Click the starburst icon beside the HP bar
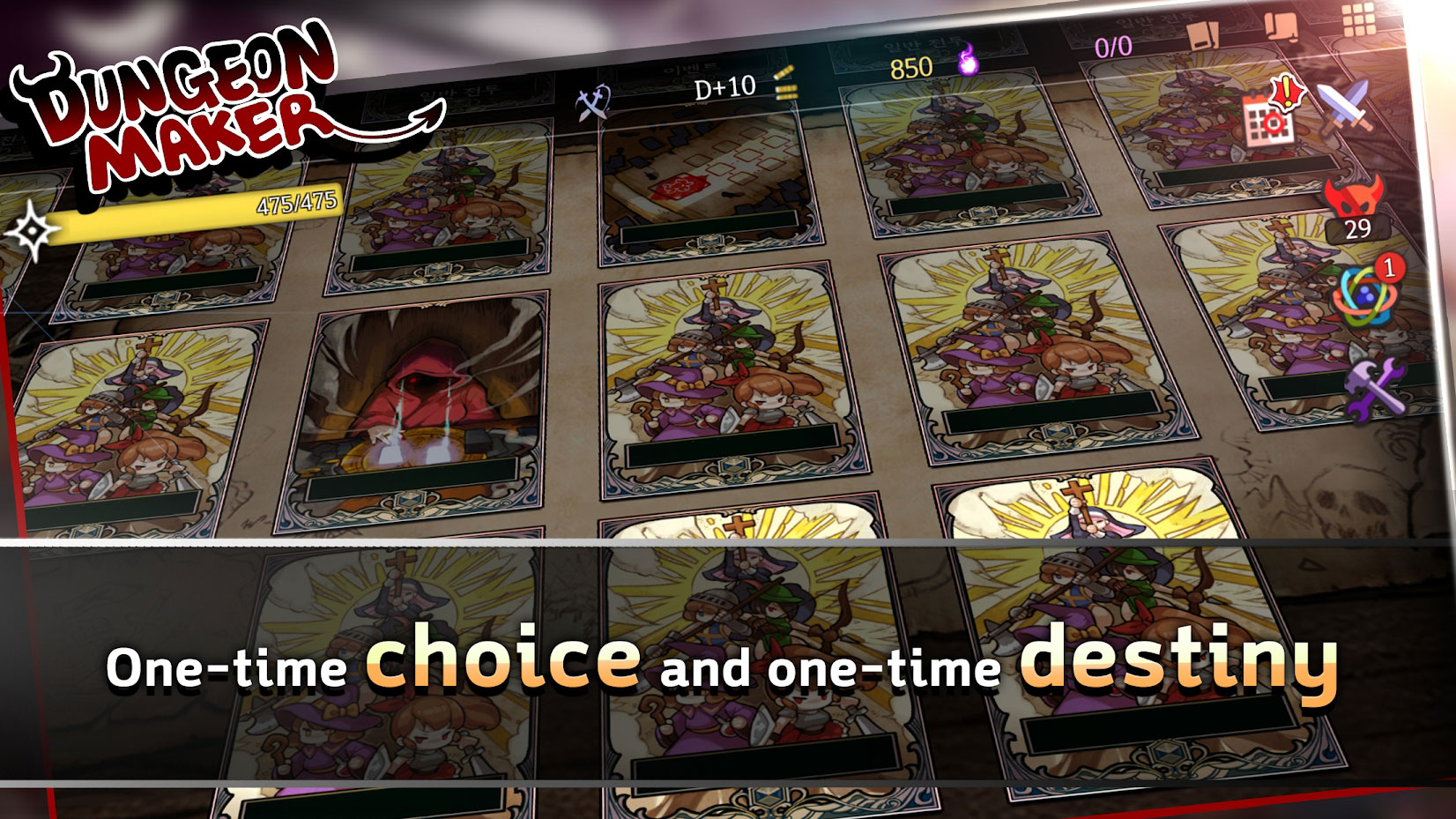Viewport: 1456px width, 819px height. 32,229
